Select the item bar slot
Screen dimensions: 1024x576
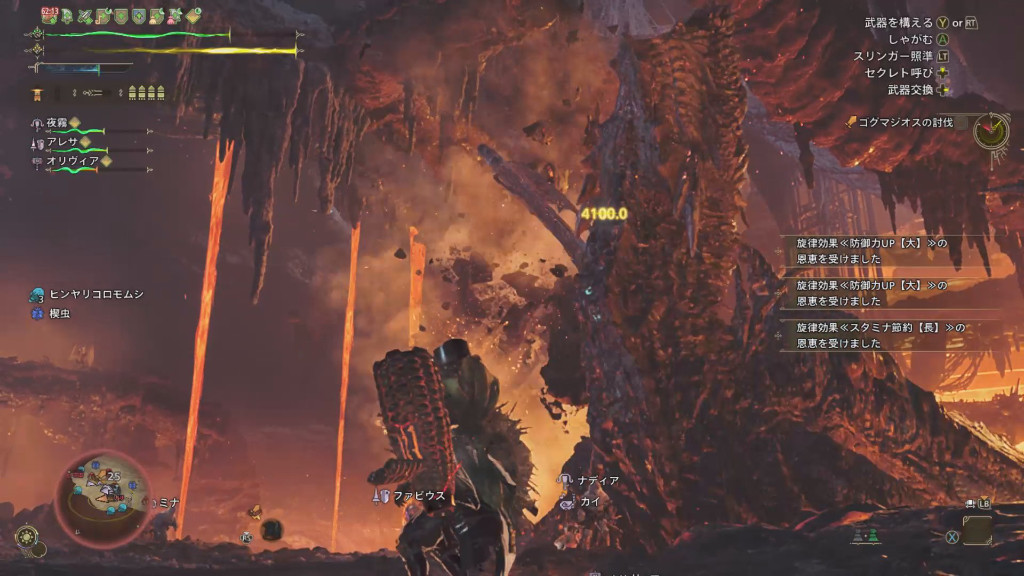click(x=977, y=530)
